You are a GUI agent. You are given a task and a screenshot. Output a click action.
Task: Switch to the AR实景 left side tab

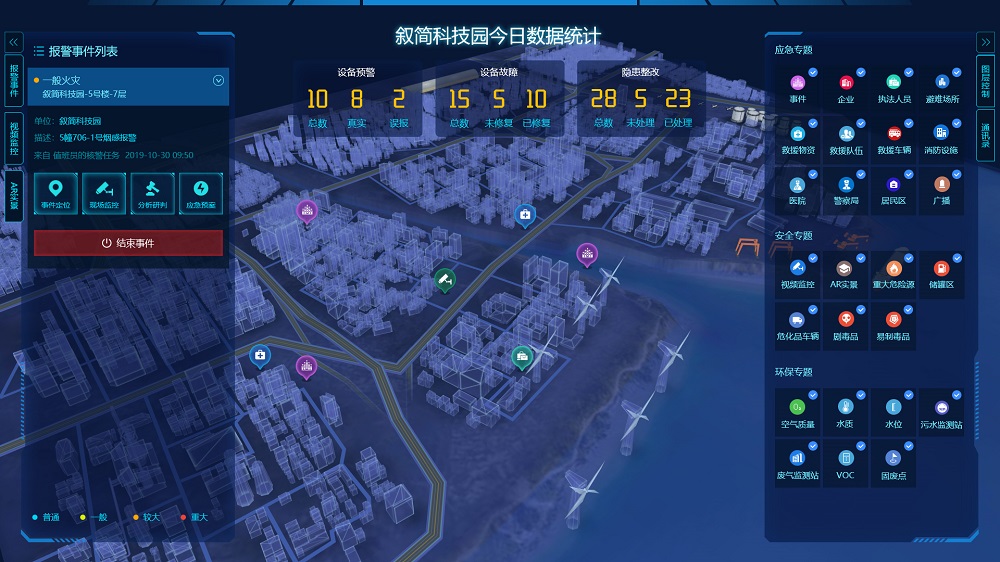[x=14, y=195]
